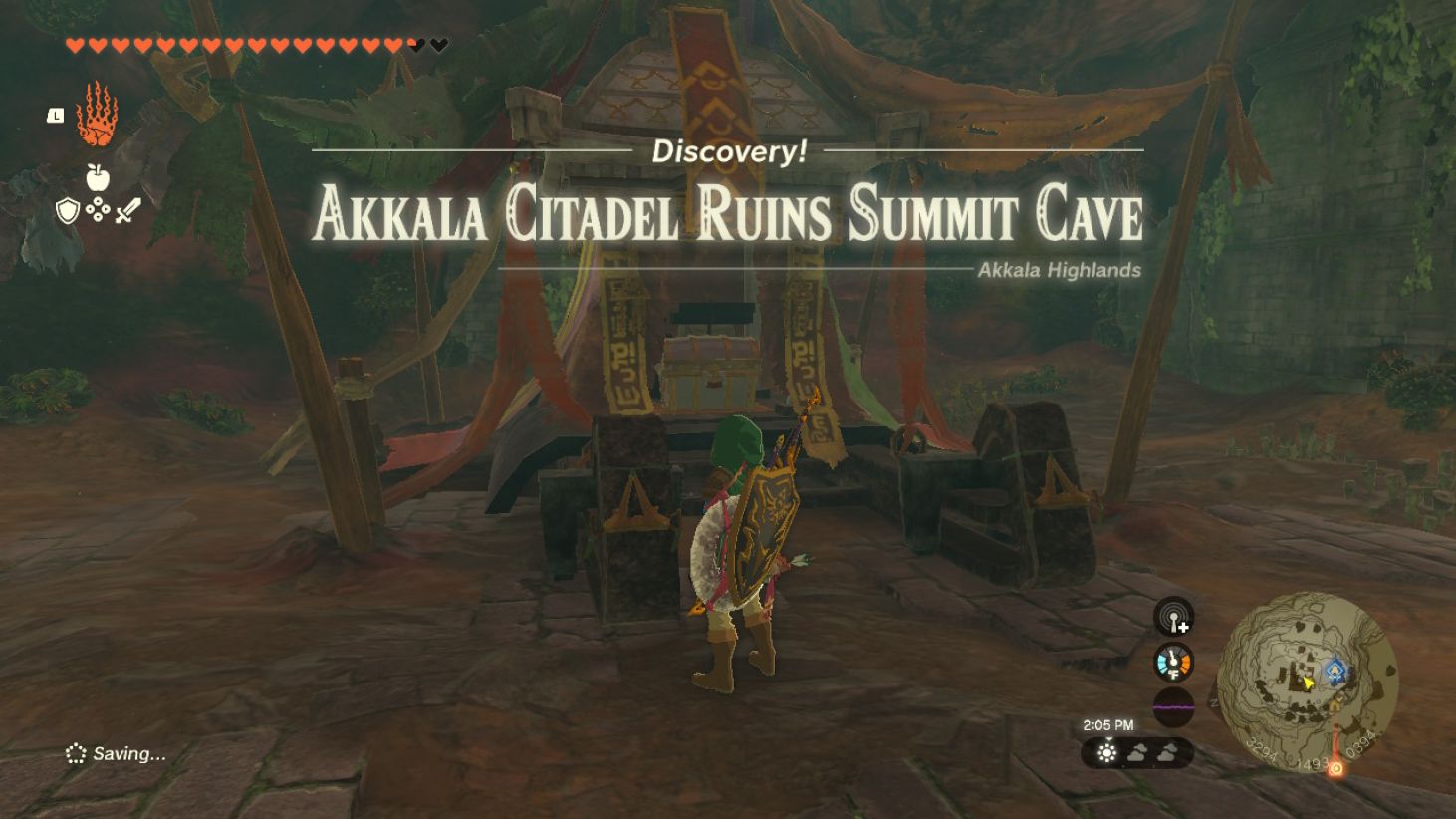
Task: Click the temperature gauge with Fahrenheit symbol
Action: (1173, 663)
